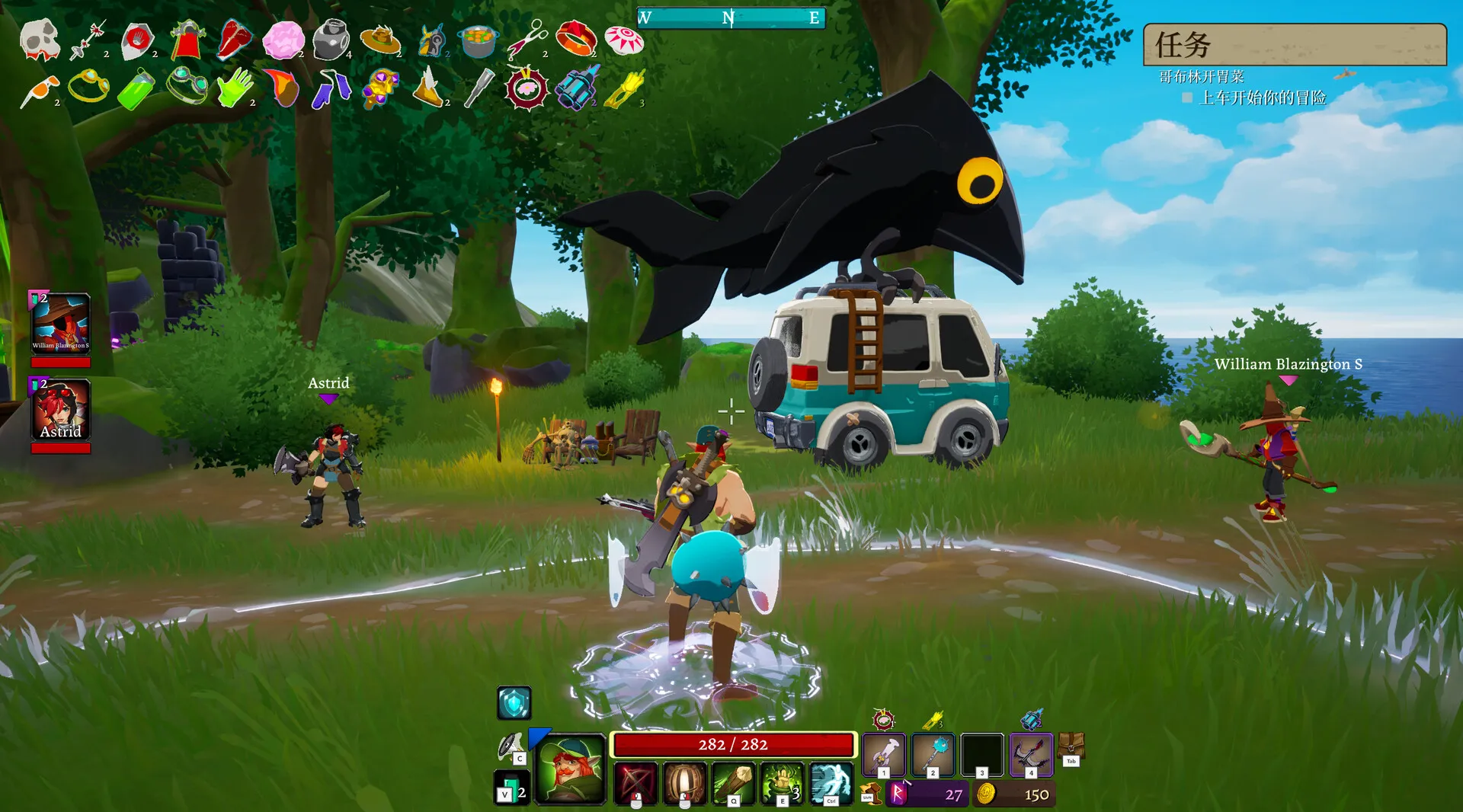The width and height of the screenshot is (1463, 812).
Task: Equip the spiked mace weapon slot
Action: (x=933, y=753)
